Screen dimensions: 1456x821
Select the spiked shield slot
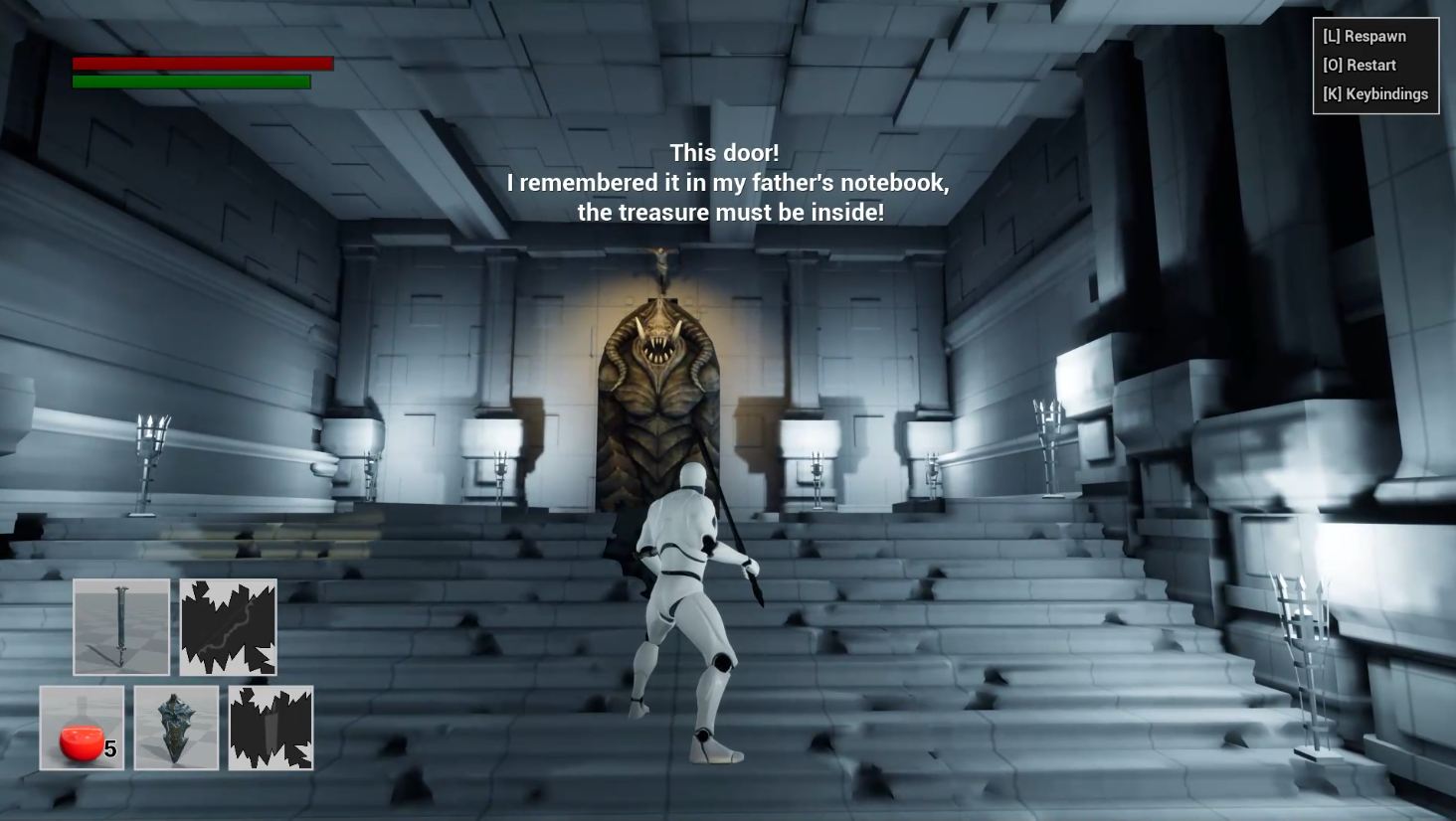tap(176, 728)
